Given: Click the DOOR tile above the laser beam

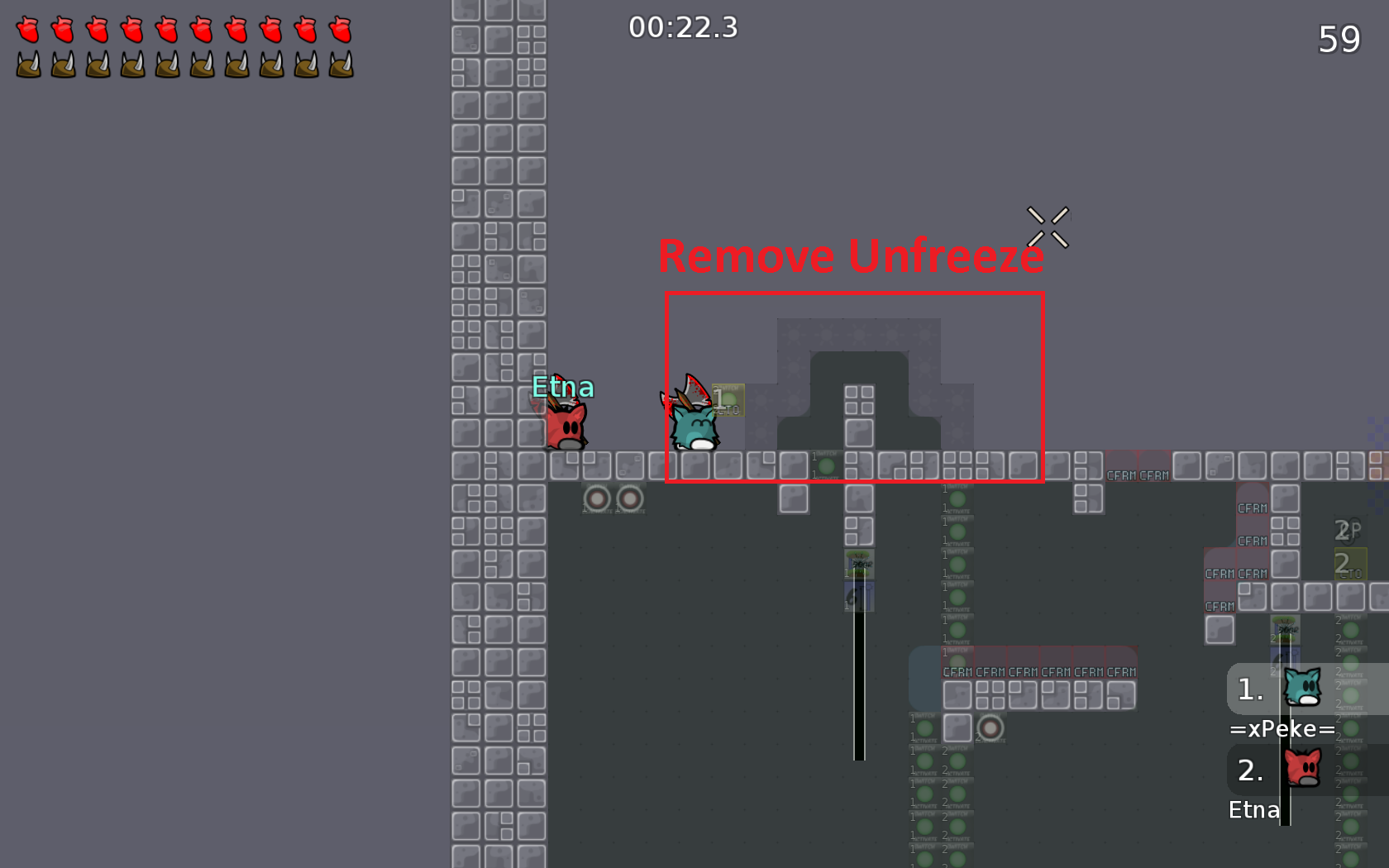Looking at the screenshot, I should (x=858, y=562).
